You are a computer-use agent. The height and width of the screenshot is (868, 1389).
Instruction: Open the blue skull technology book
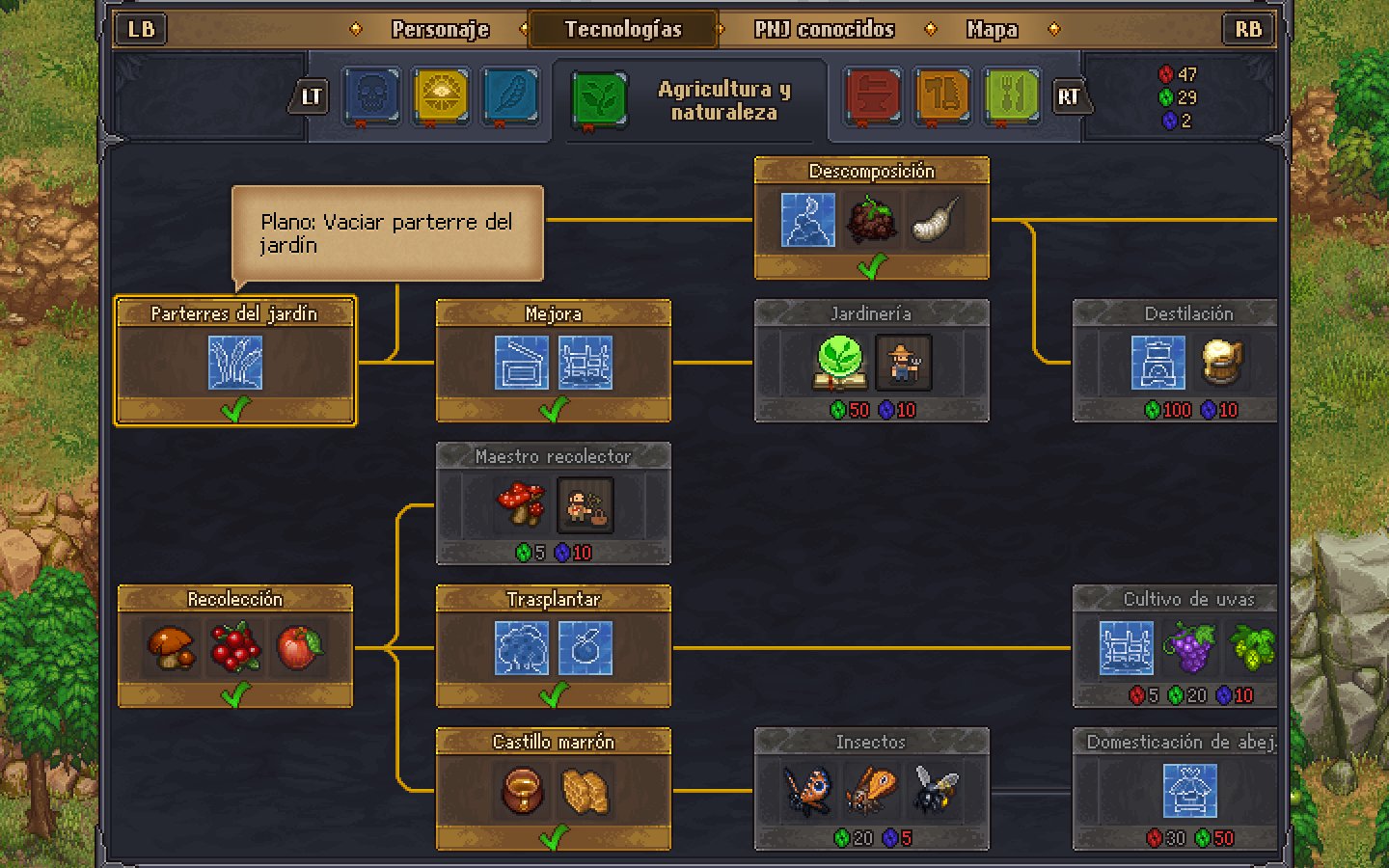click(x=371, y=96)
